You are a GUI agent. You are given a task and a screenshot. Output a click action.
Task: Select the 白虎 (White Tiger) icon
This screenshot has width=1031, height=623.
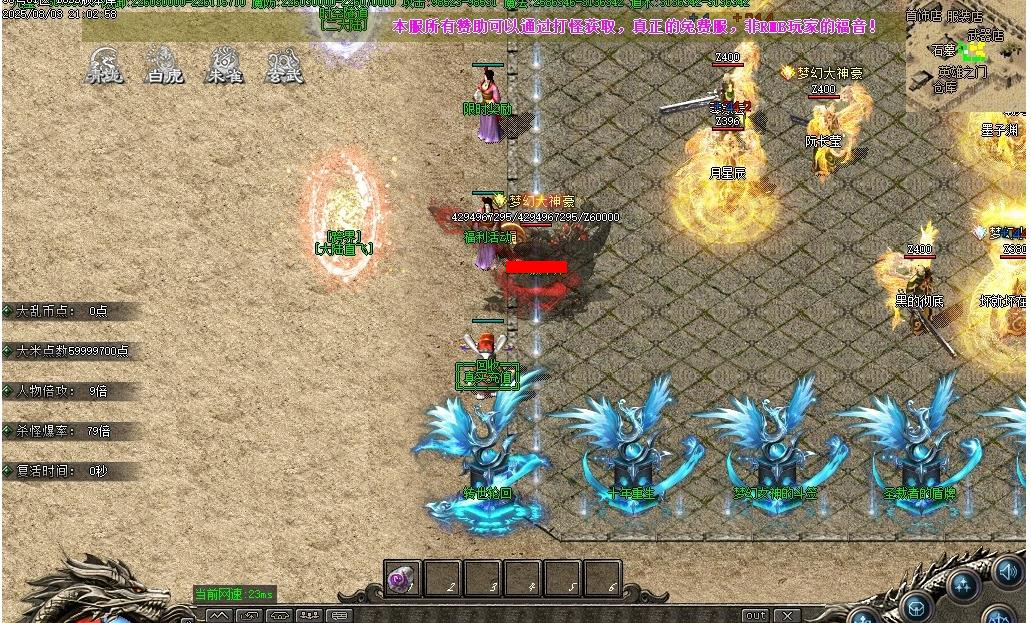click(x=163, y=65)
